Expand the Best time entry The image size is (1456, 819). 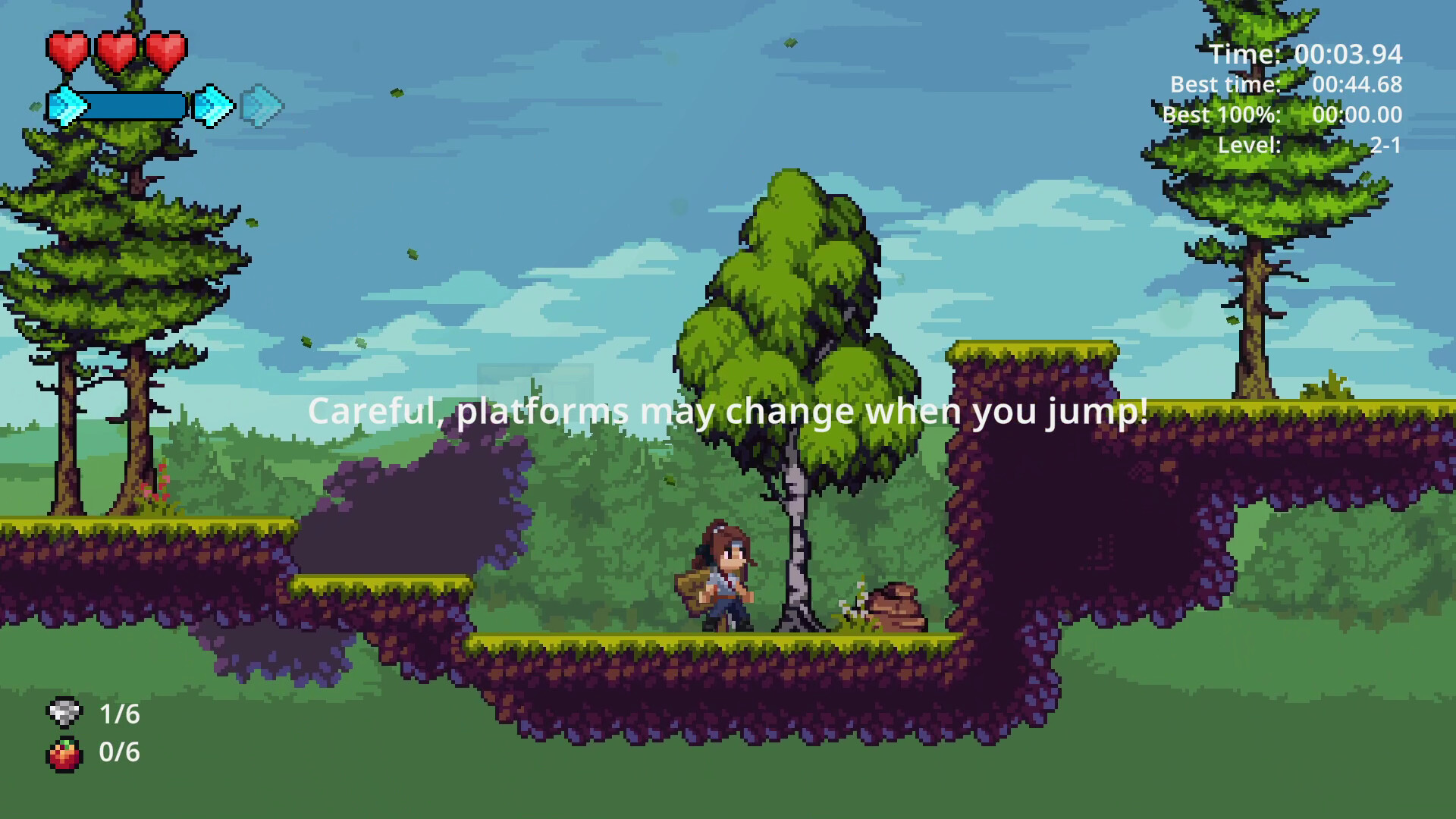(1287, 85)
